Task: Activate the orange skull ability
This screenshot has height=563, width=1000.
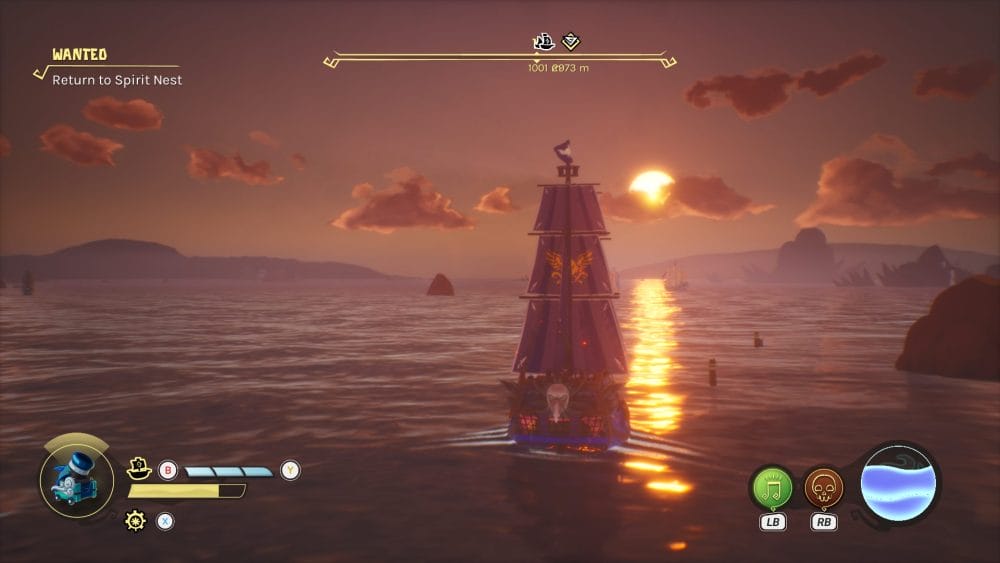Action: coord(824,488)
